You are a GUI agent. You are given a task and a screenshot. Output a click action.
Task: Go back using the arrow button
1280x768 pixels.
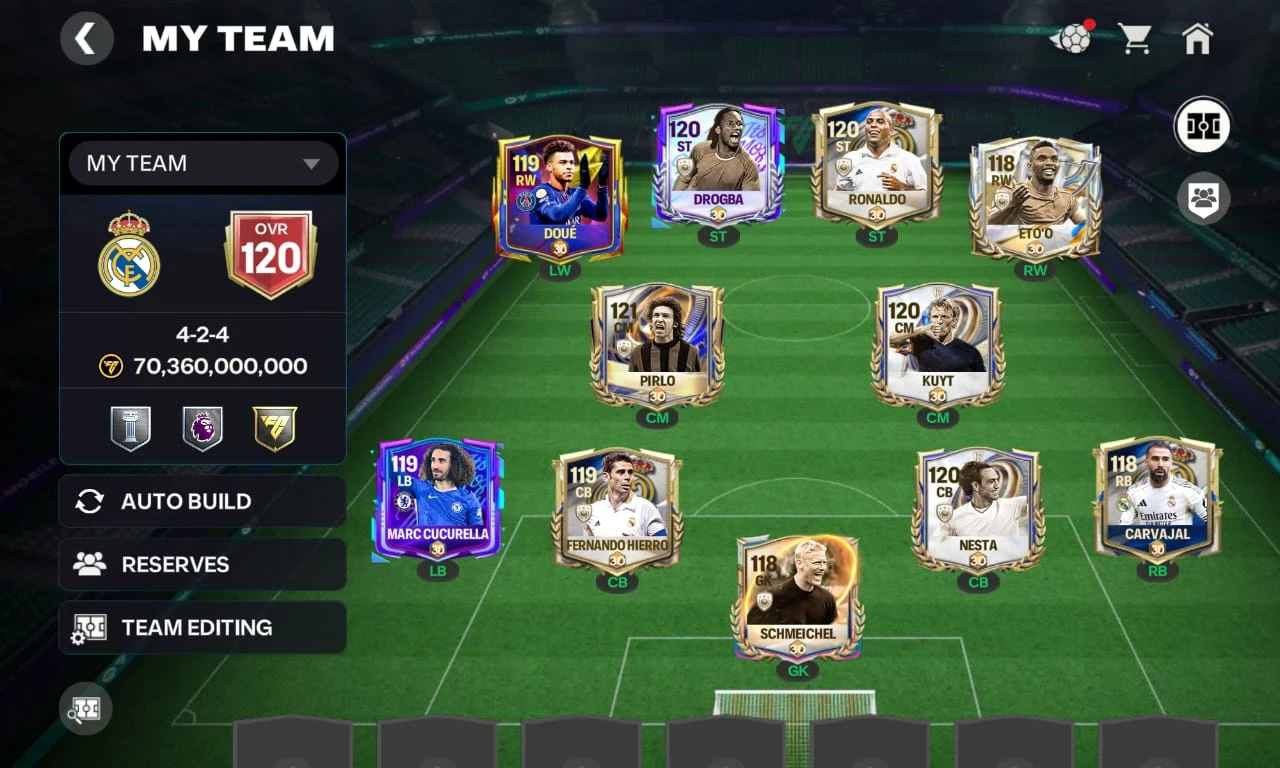[x=87, y=38]
